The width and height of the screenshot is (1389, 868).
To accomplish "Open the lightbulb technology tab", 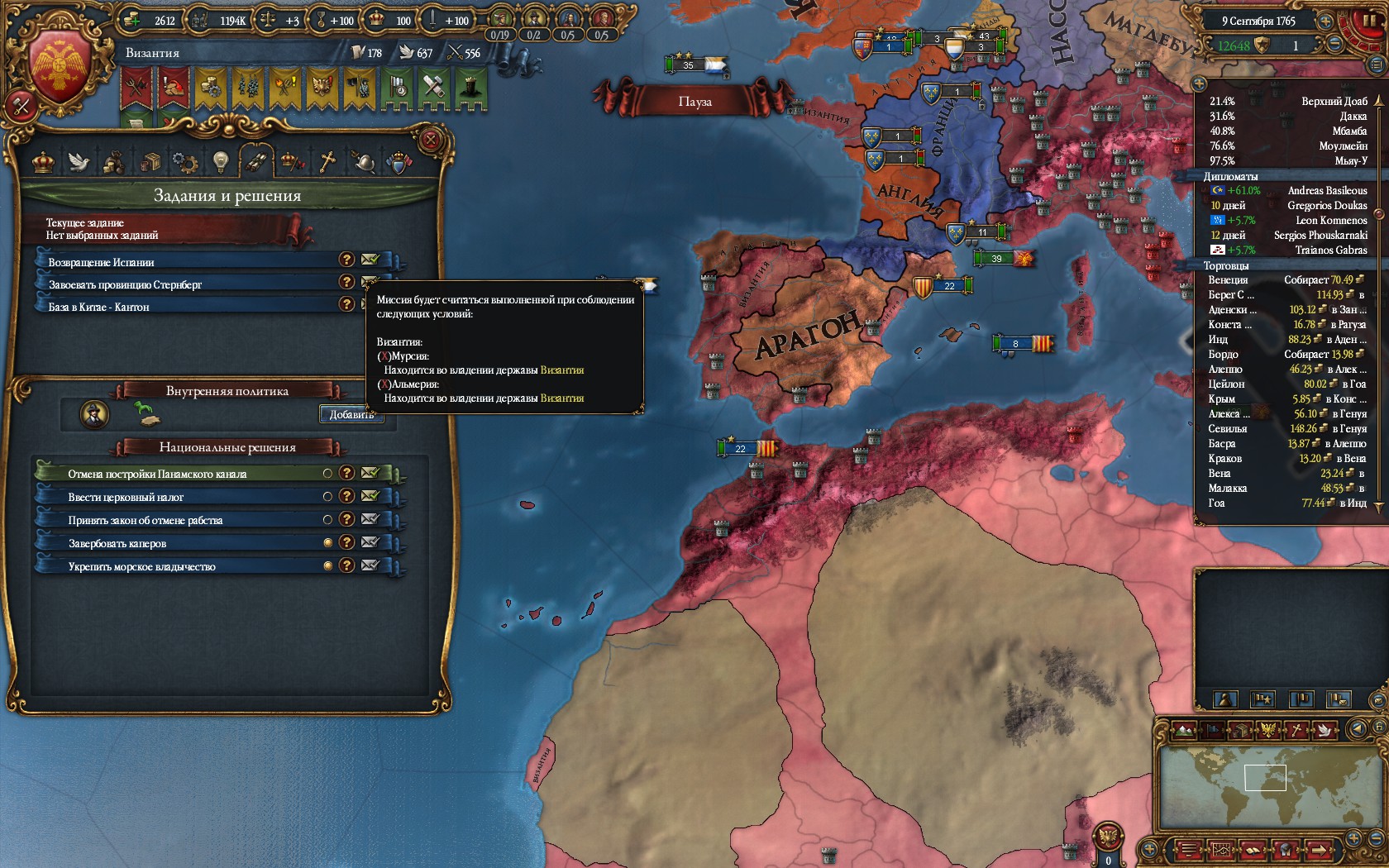I will coord(220,161).
